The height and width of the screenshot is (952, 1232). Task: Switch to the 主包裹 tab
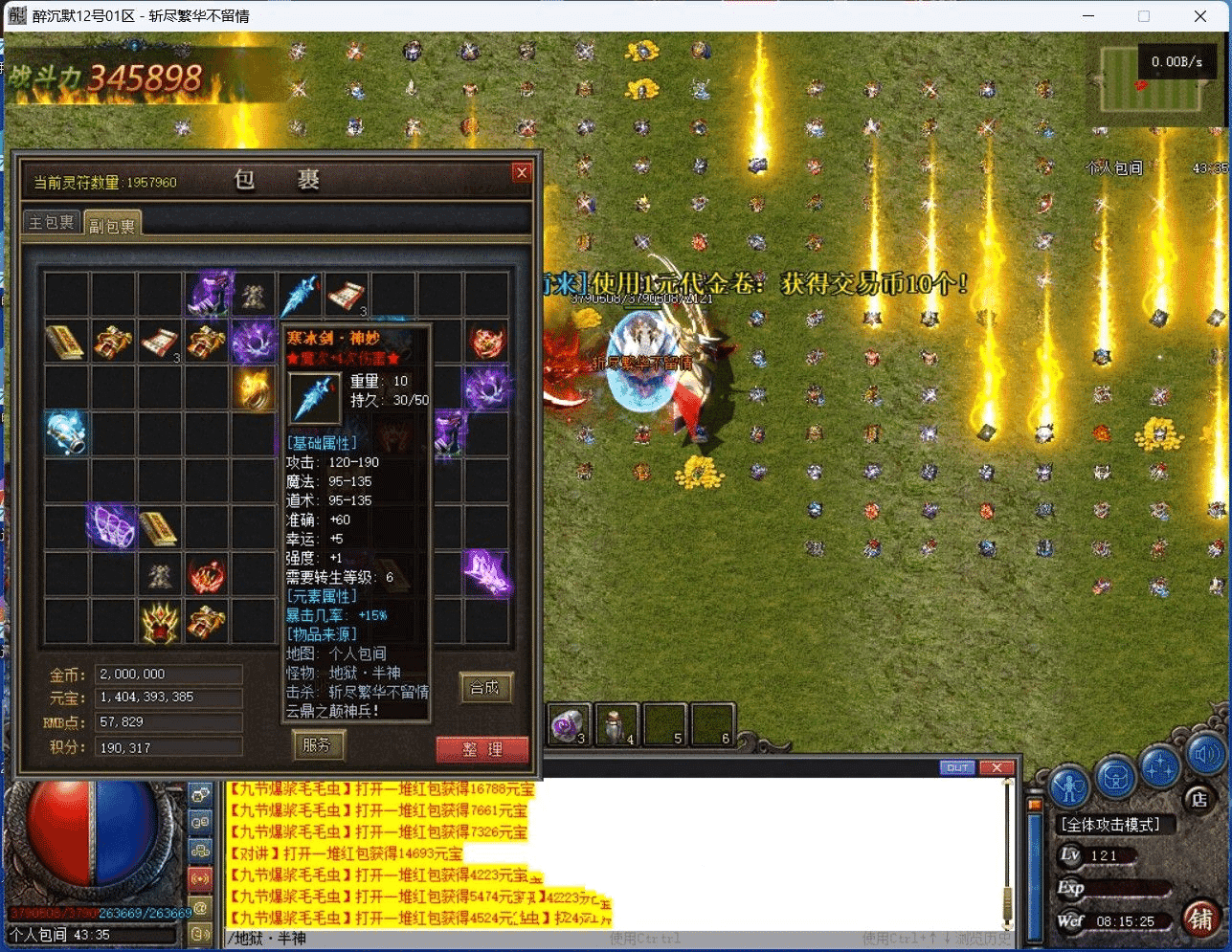52,223
